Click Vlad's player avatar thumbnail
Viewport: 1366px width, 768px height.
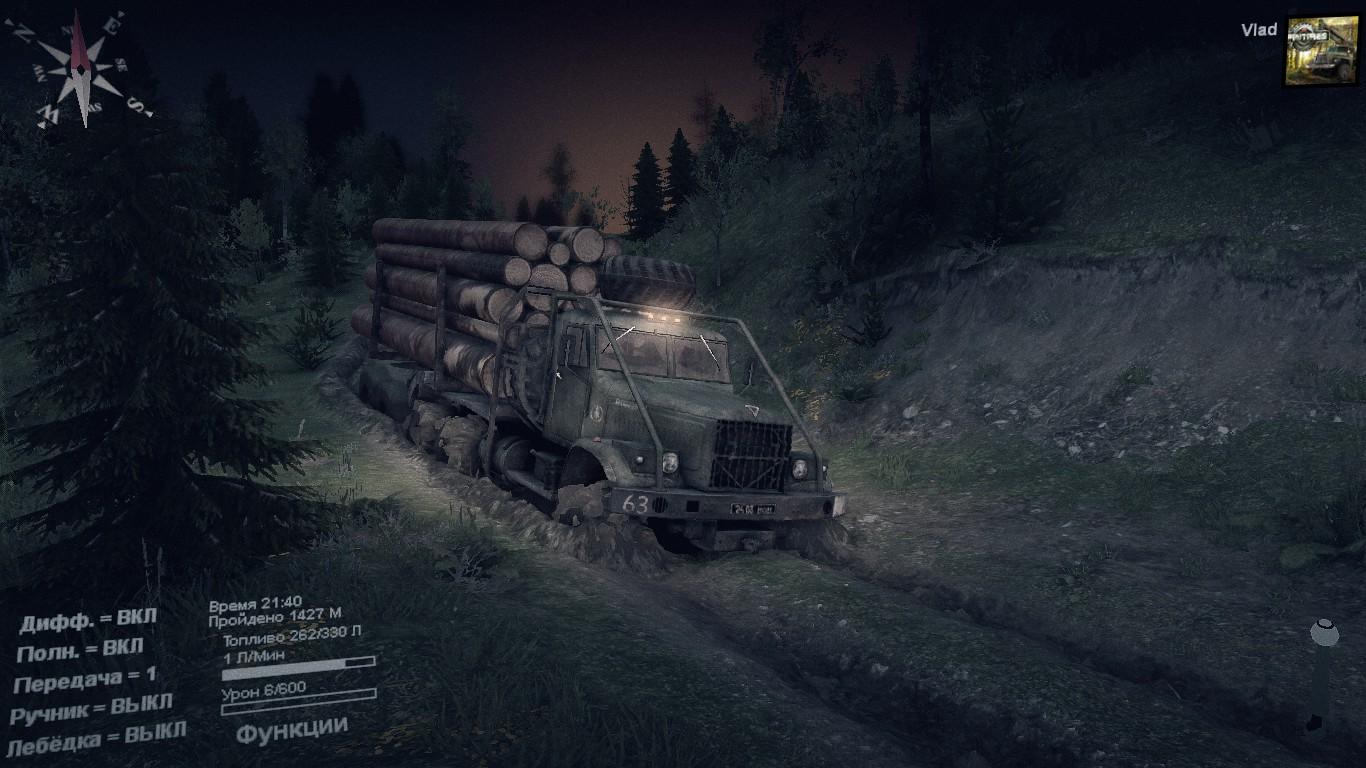[1321, 50]
